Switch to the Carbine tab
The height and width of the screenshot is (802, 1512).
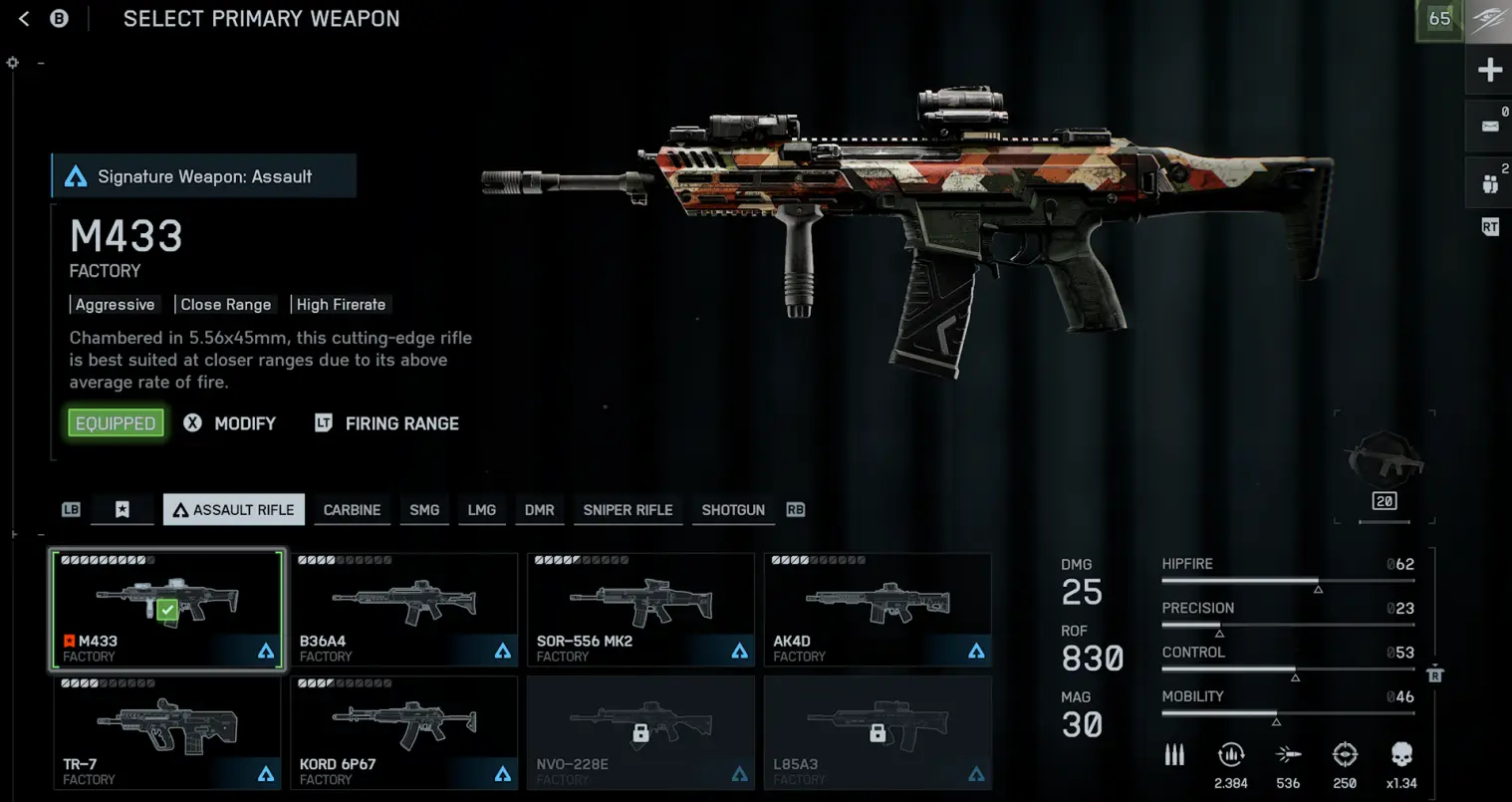click(x=352, y=510)
